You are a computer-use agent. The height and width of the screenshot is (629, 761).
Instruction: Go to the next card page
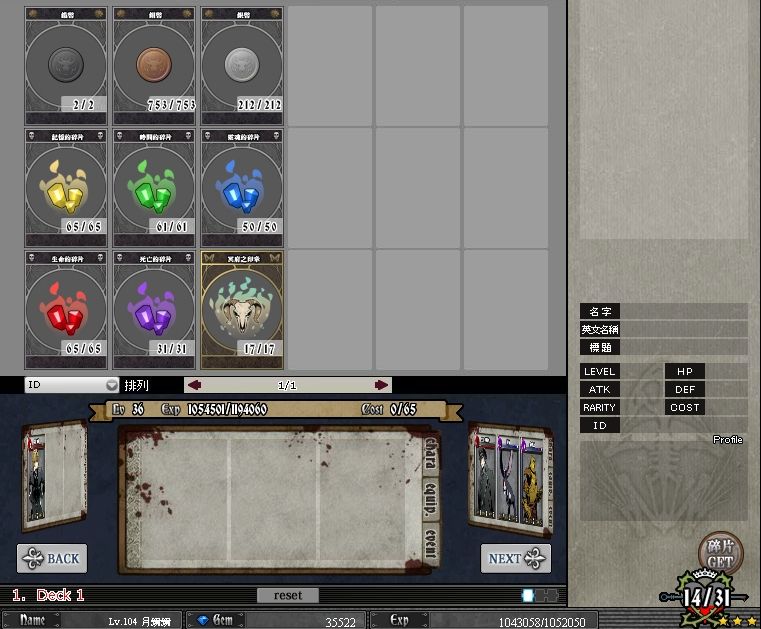tap(381, 385)
